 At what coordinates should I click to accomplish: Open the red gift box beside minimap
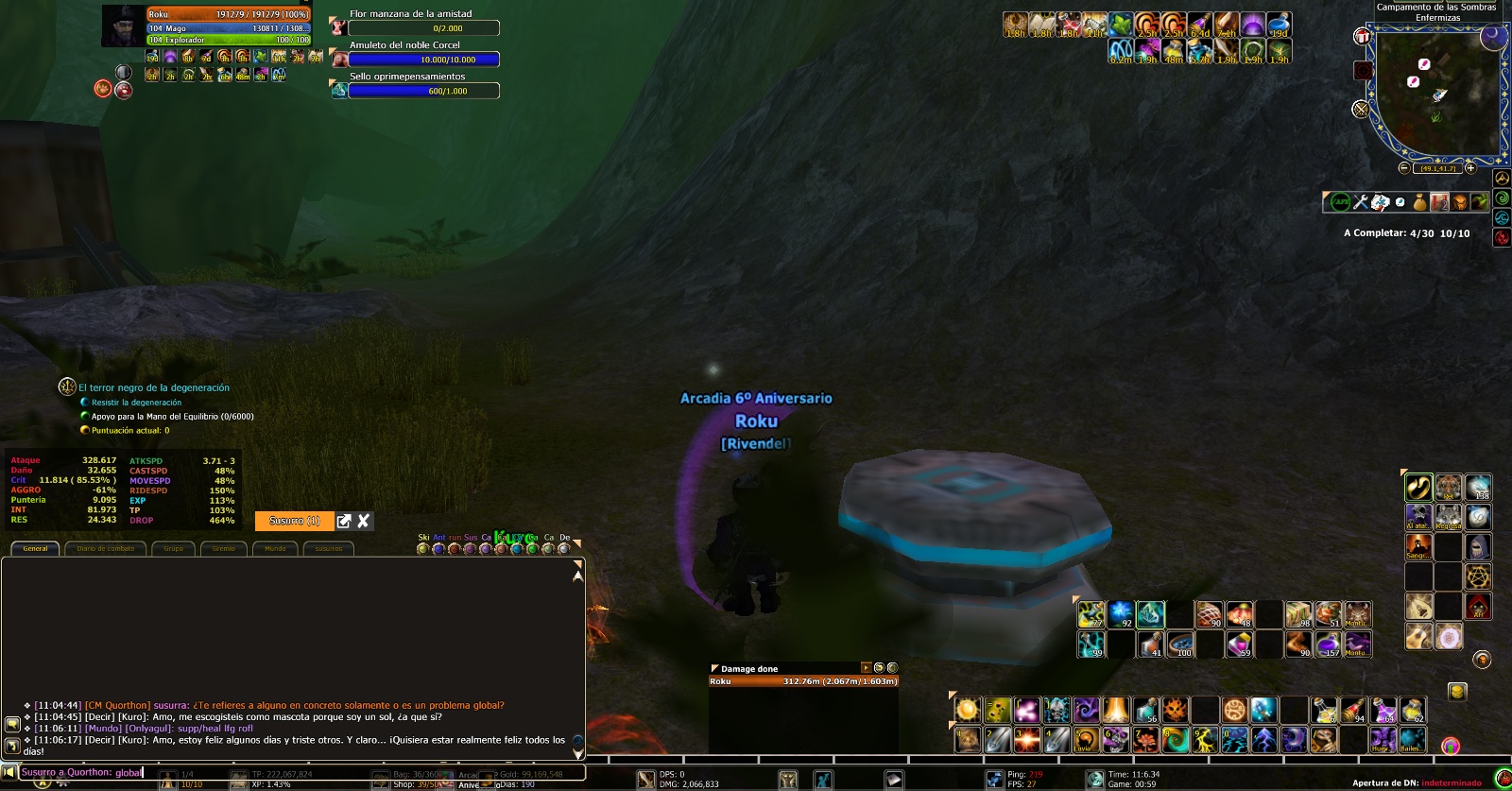(x=1362, y=36)
